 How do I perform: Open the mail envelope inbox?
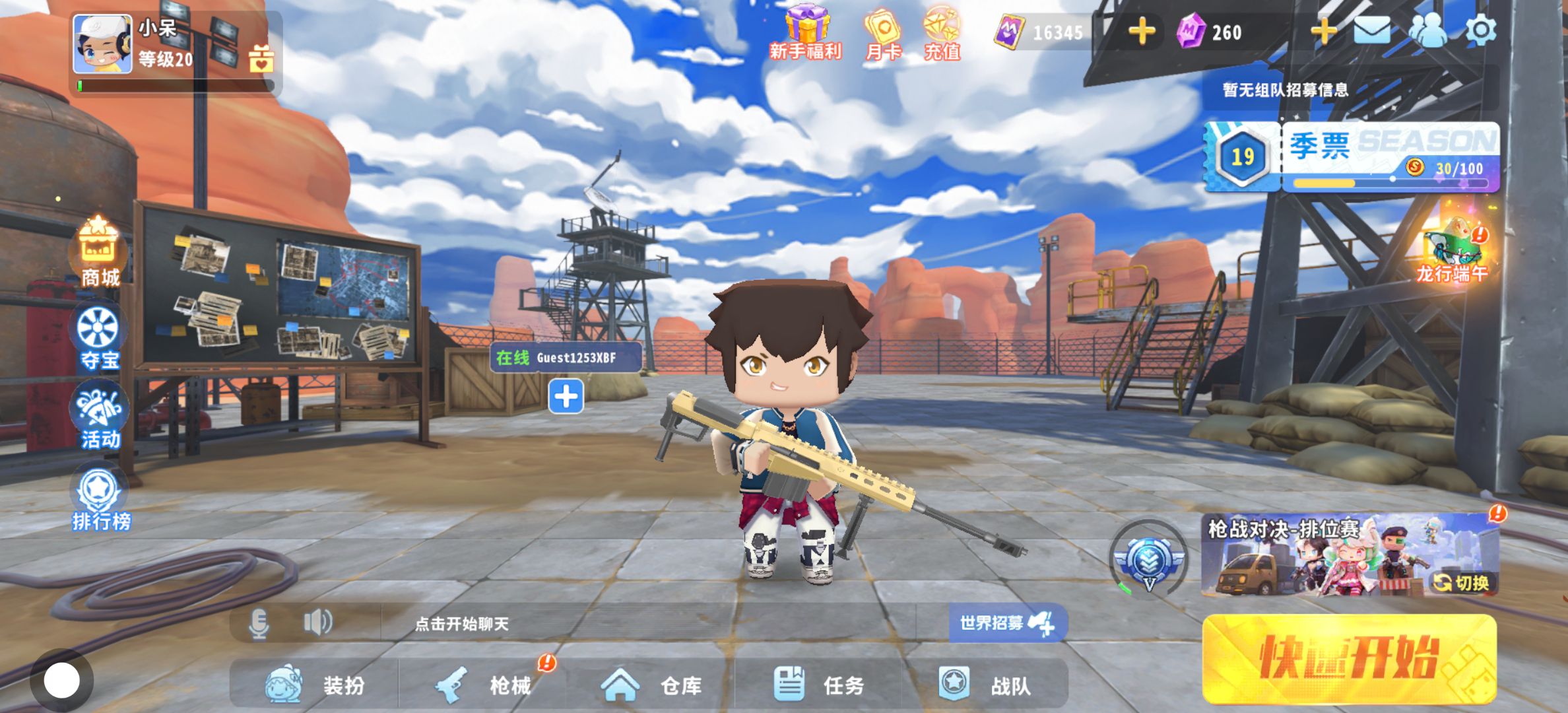1372,30
